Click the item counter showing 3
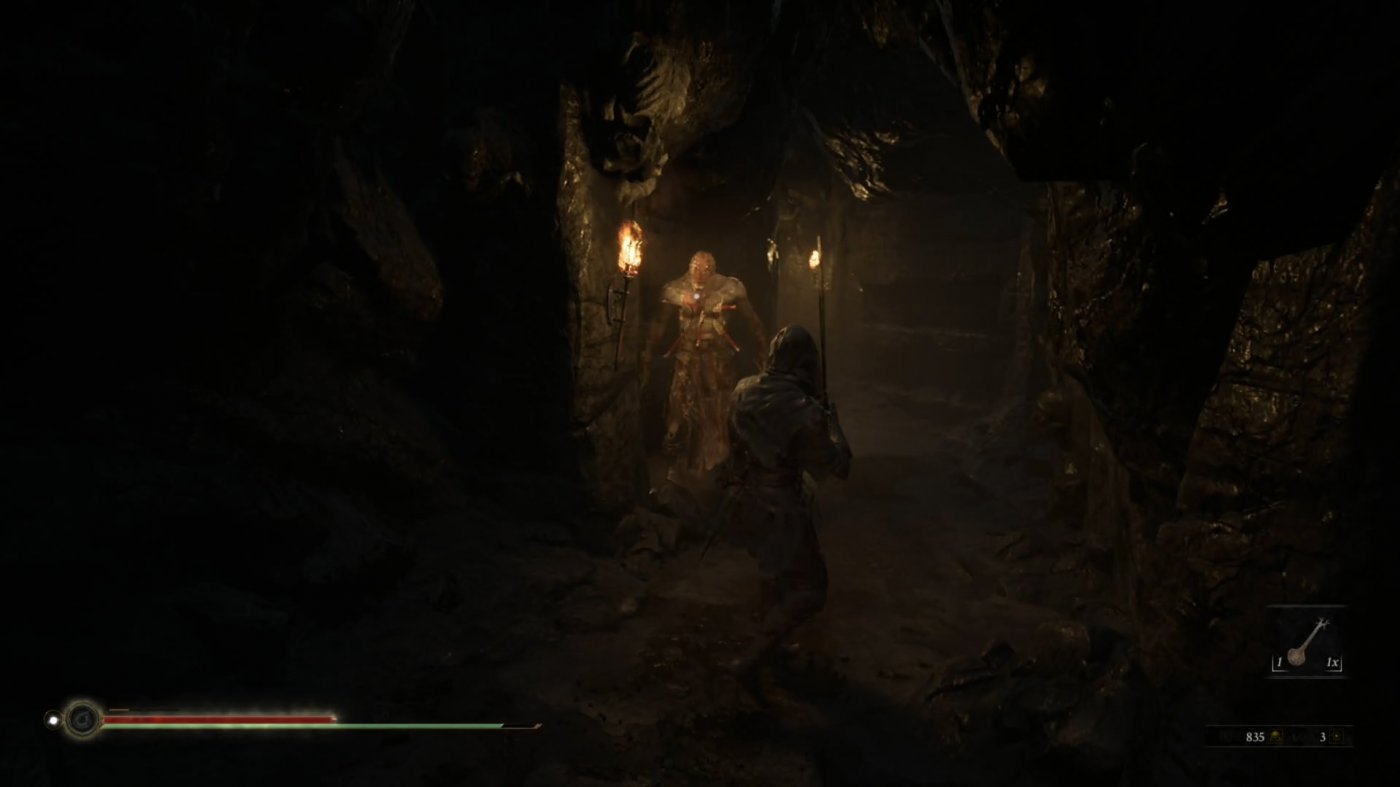The width and height of the screenshot is (1400, 787). point(1323,737)
